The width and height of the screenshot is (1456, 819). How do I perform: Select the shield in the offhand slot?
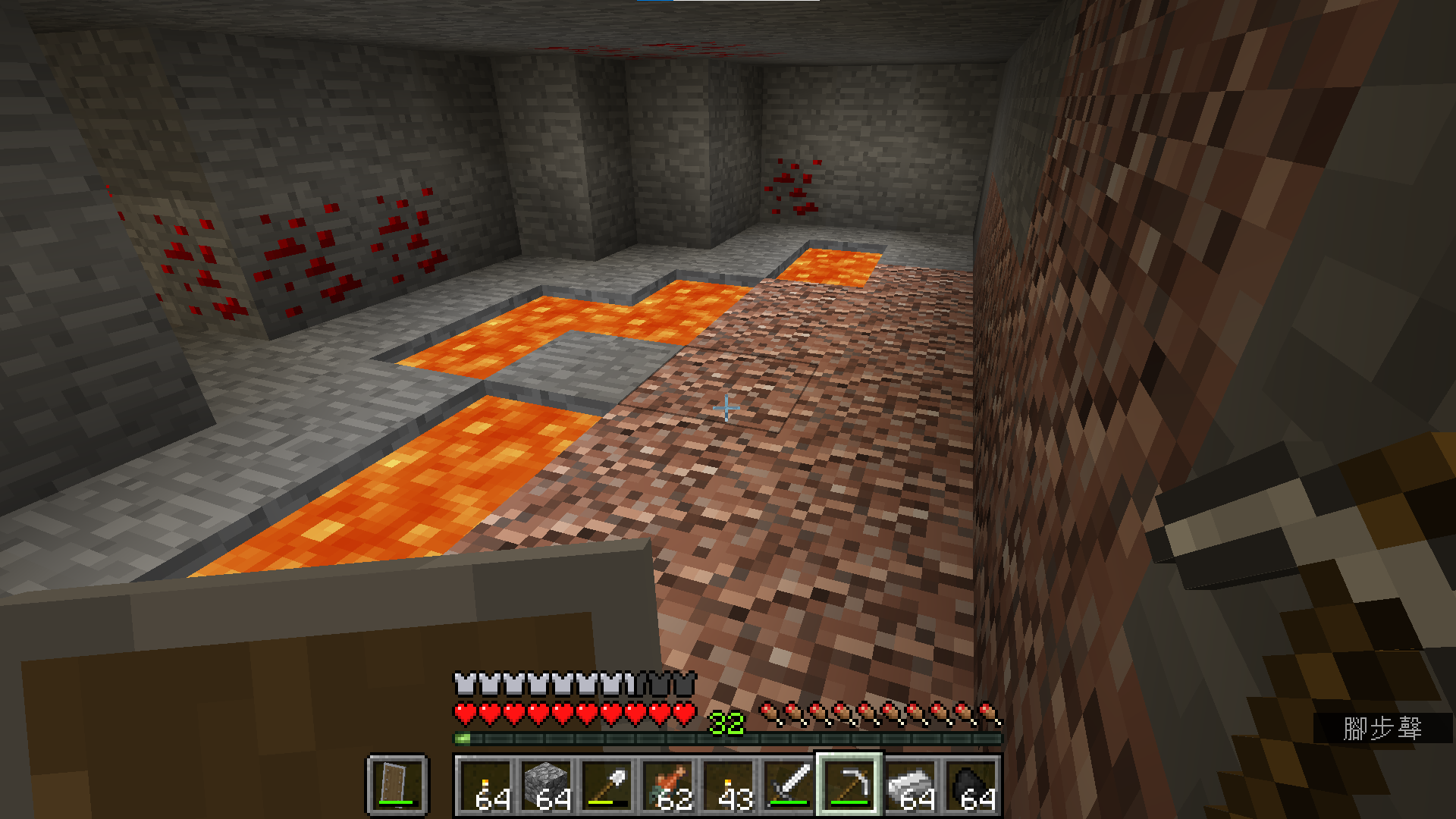(397, 784)
